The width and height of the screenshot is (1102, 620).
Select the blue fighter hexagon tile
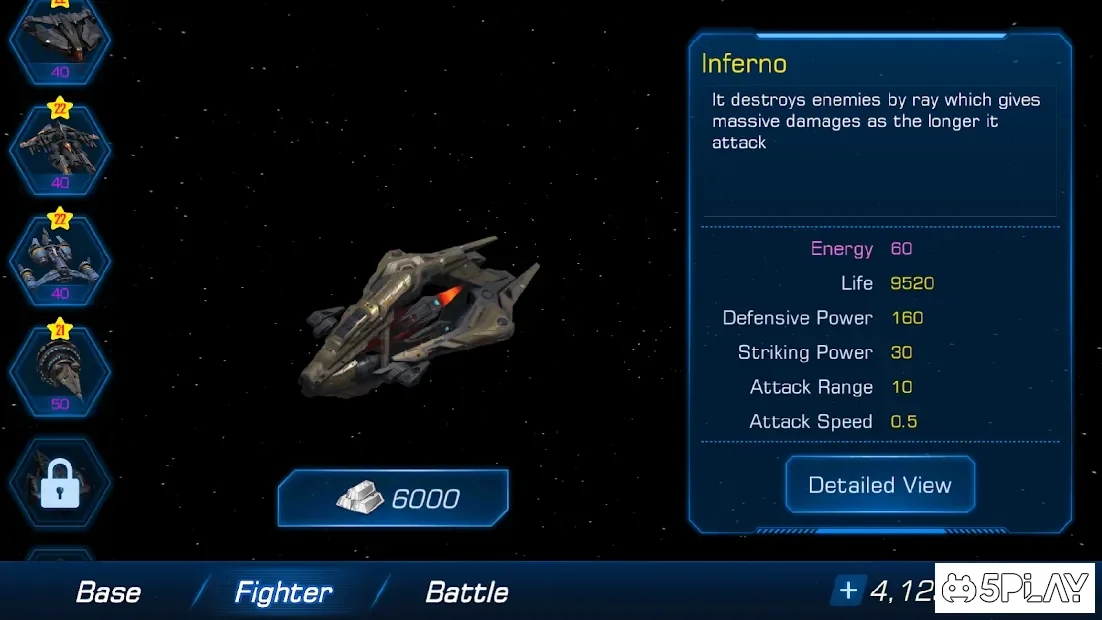[60, 258]
